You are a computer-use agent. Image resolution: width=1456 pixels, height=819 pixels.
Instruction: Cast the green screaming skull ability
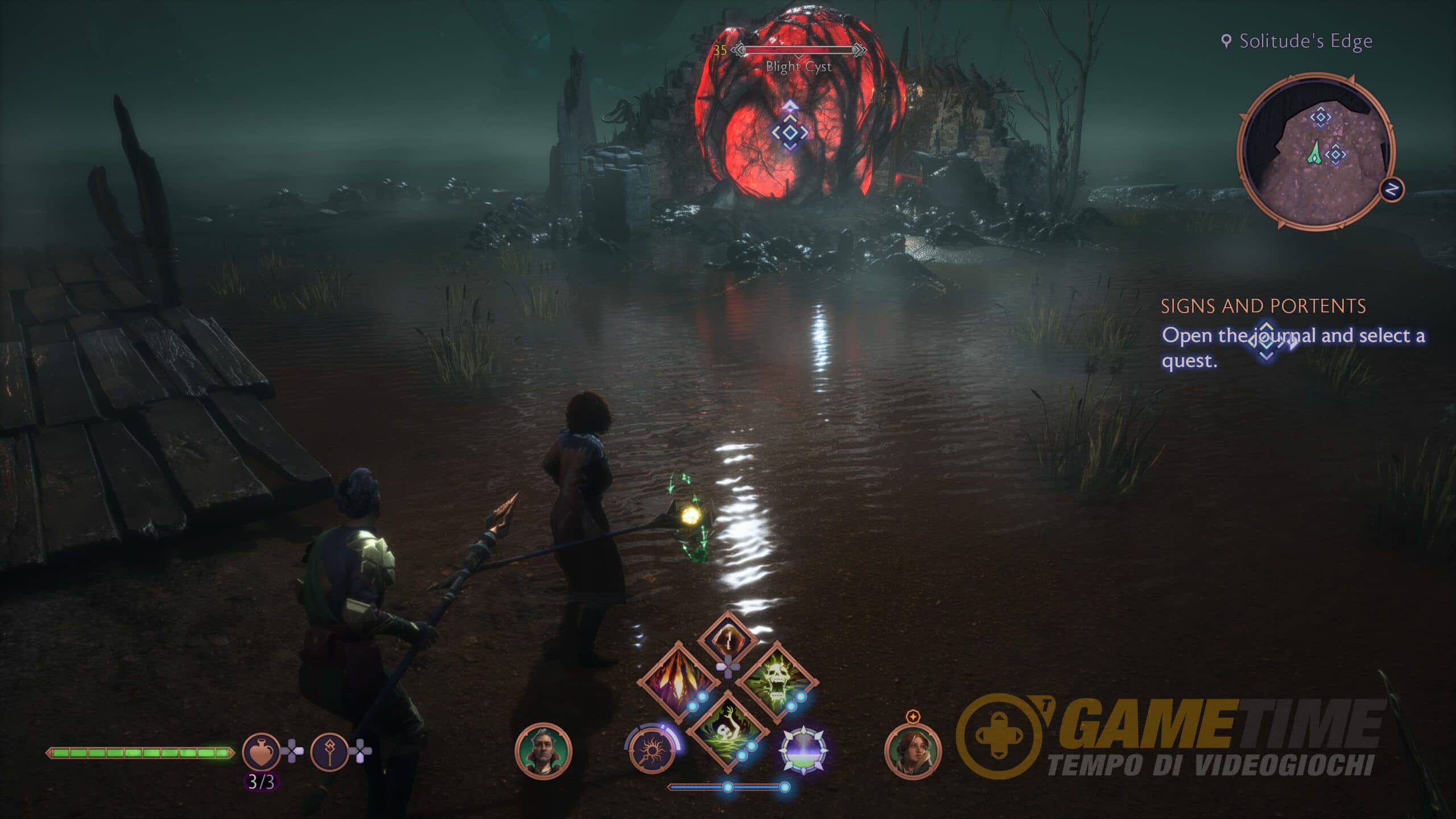tap(777, 681)
